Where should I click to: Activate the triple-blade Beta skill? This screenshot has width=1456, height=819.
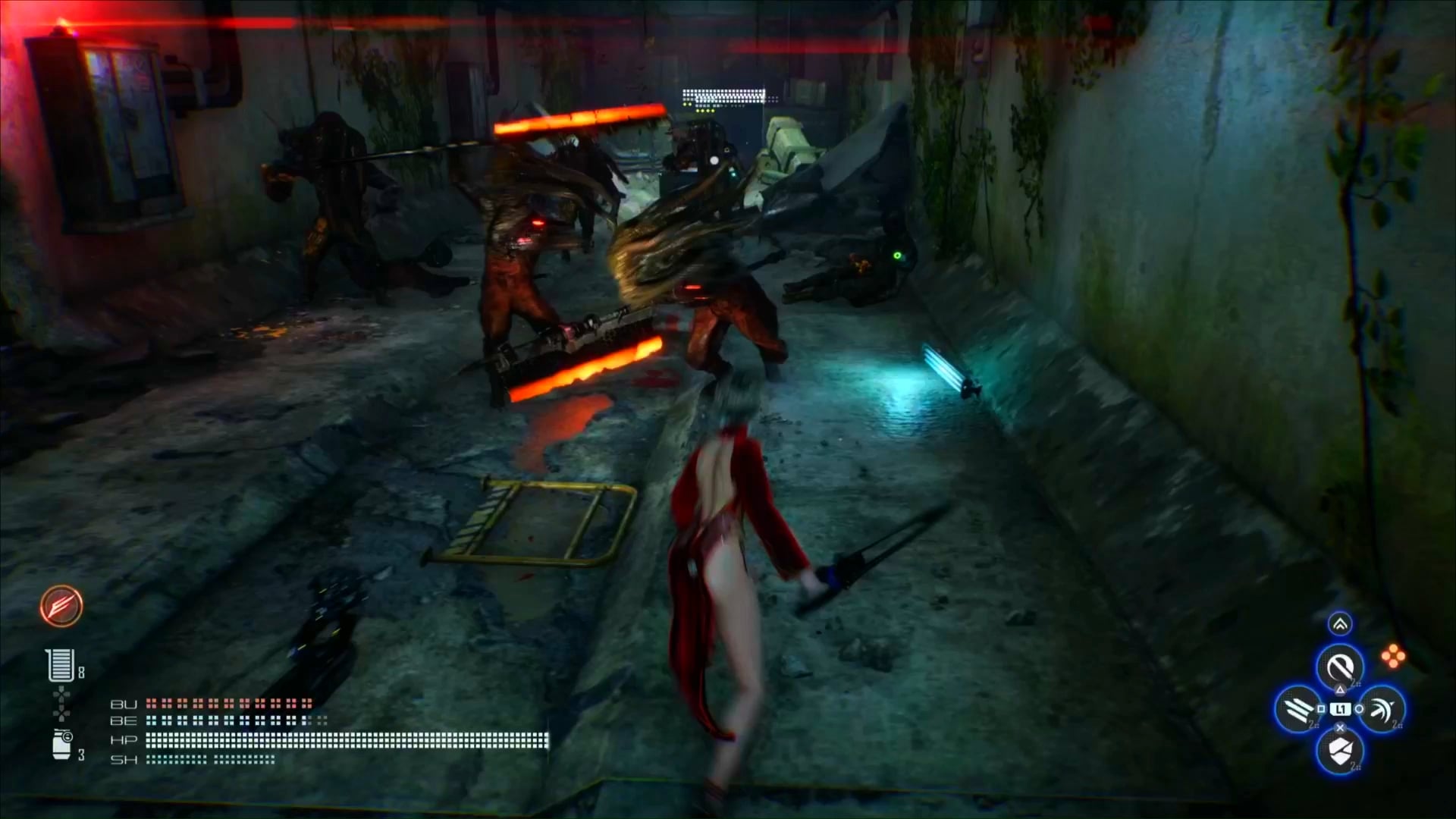tap(1298, 709)
